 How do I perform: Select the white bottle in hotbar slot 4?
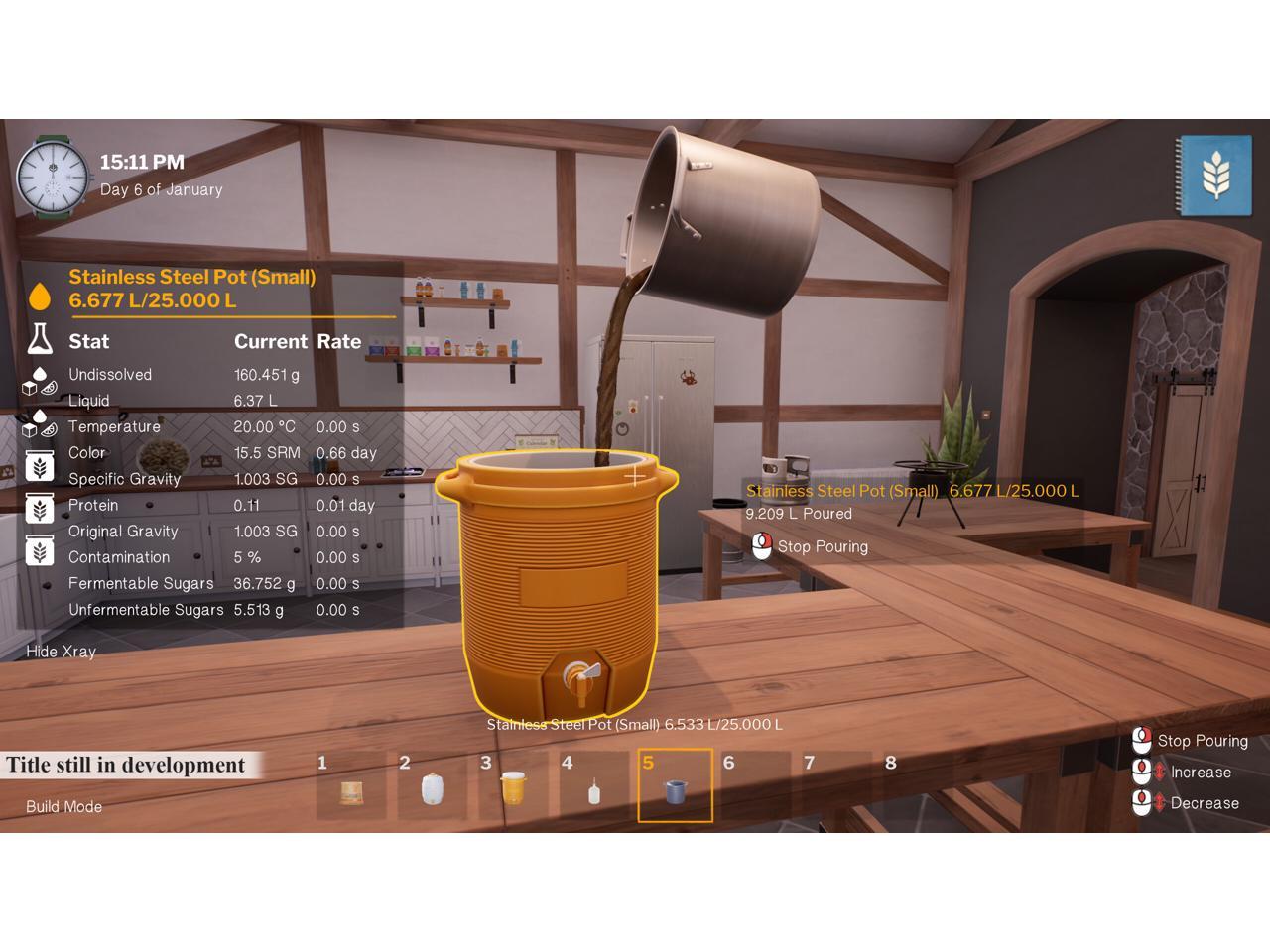coord(594,791)
